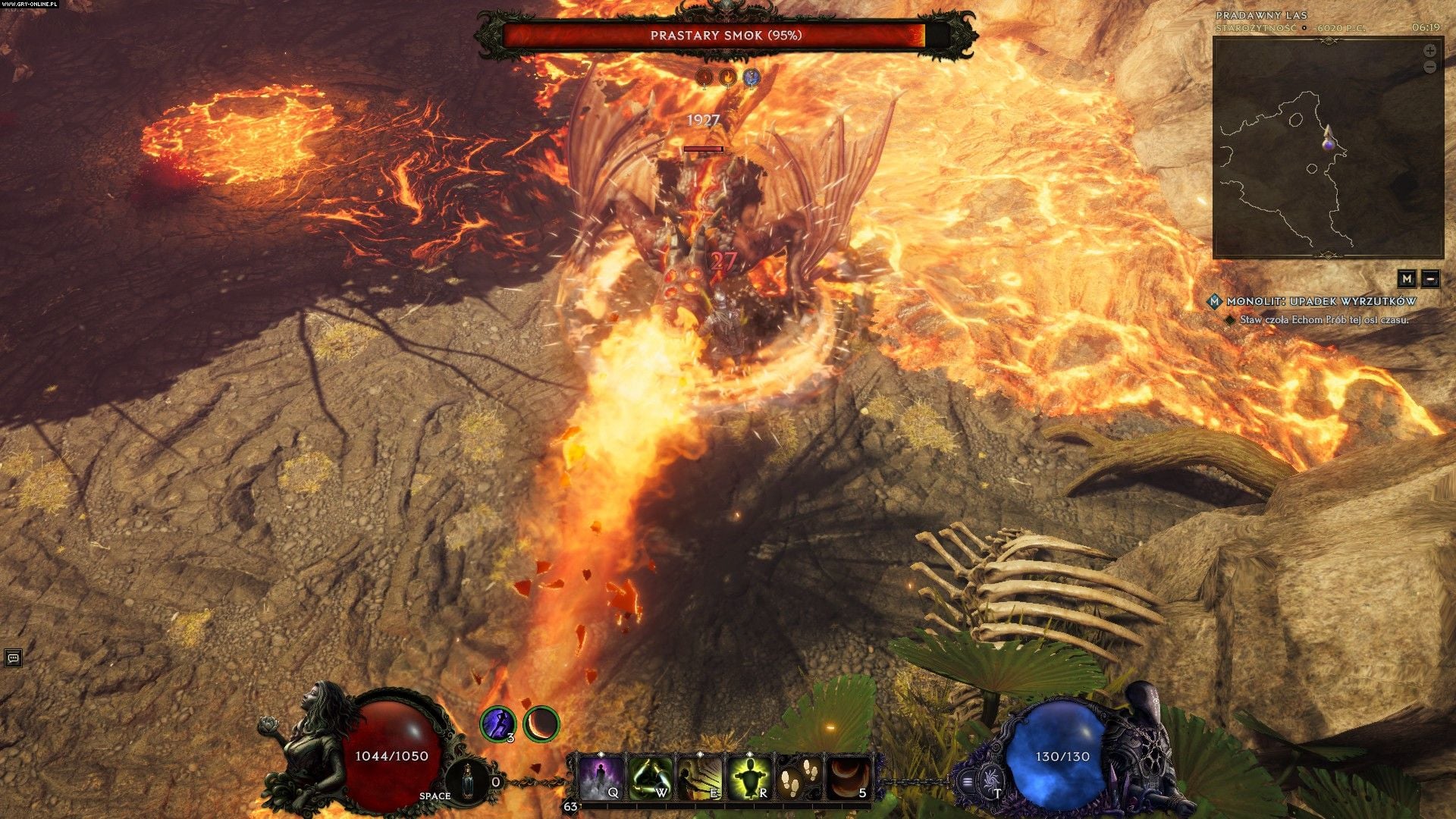The width and height of the screenshot is (1456, 819).
Task: Open the full map with M button
Action: 1407,278
